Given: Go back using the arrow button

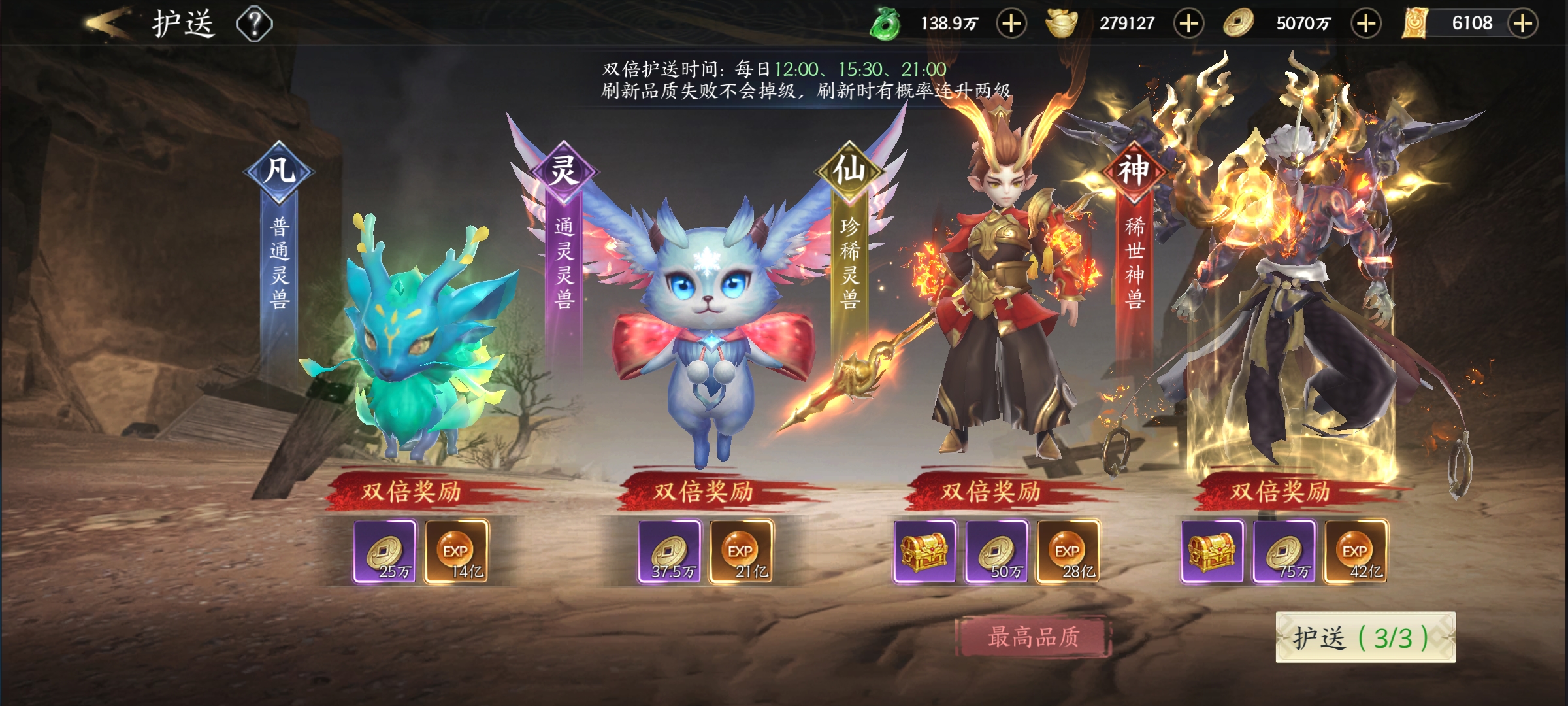Looking at the screenshot, I should click(x=108, y=24).
